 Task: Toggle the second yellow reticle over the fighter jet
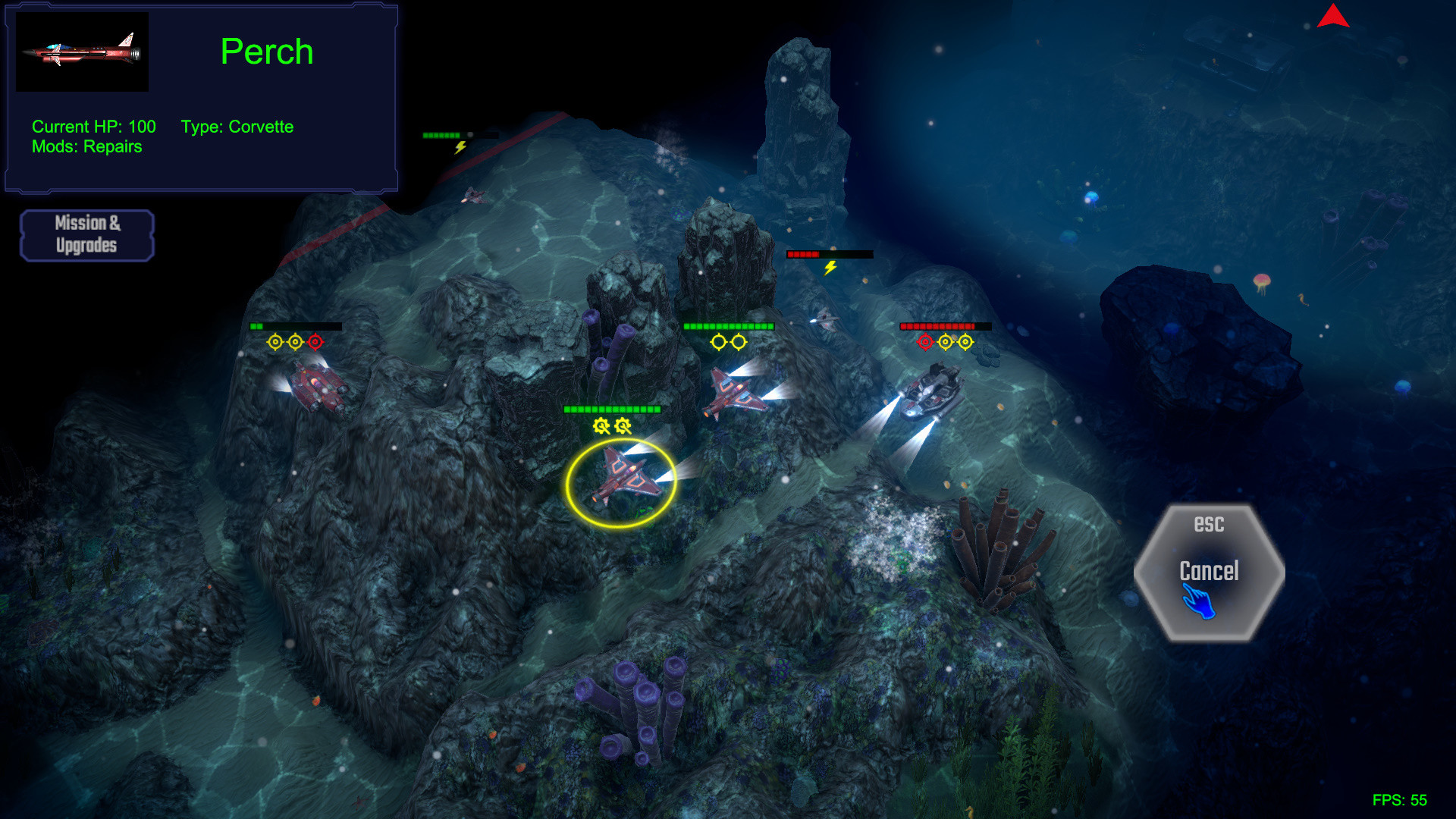pos(738,341)
